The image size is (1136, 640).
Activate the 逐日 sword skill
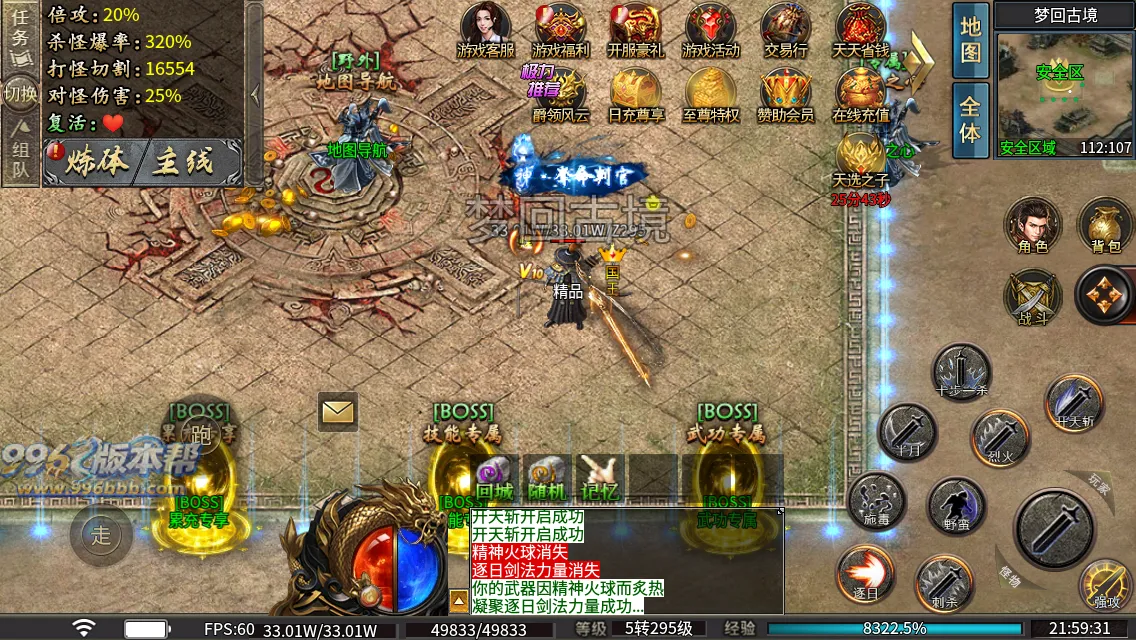click(866, 575)
